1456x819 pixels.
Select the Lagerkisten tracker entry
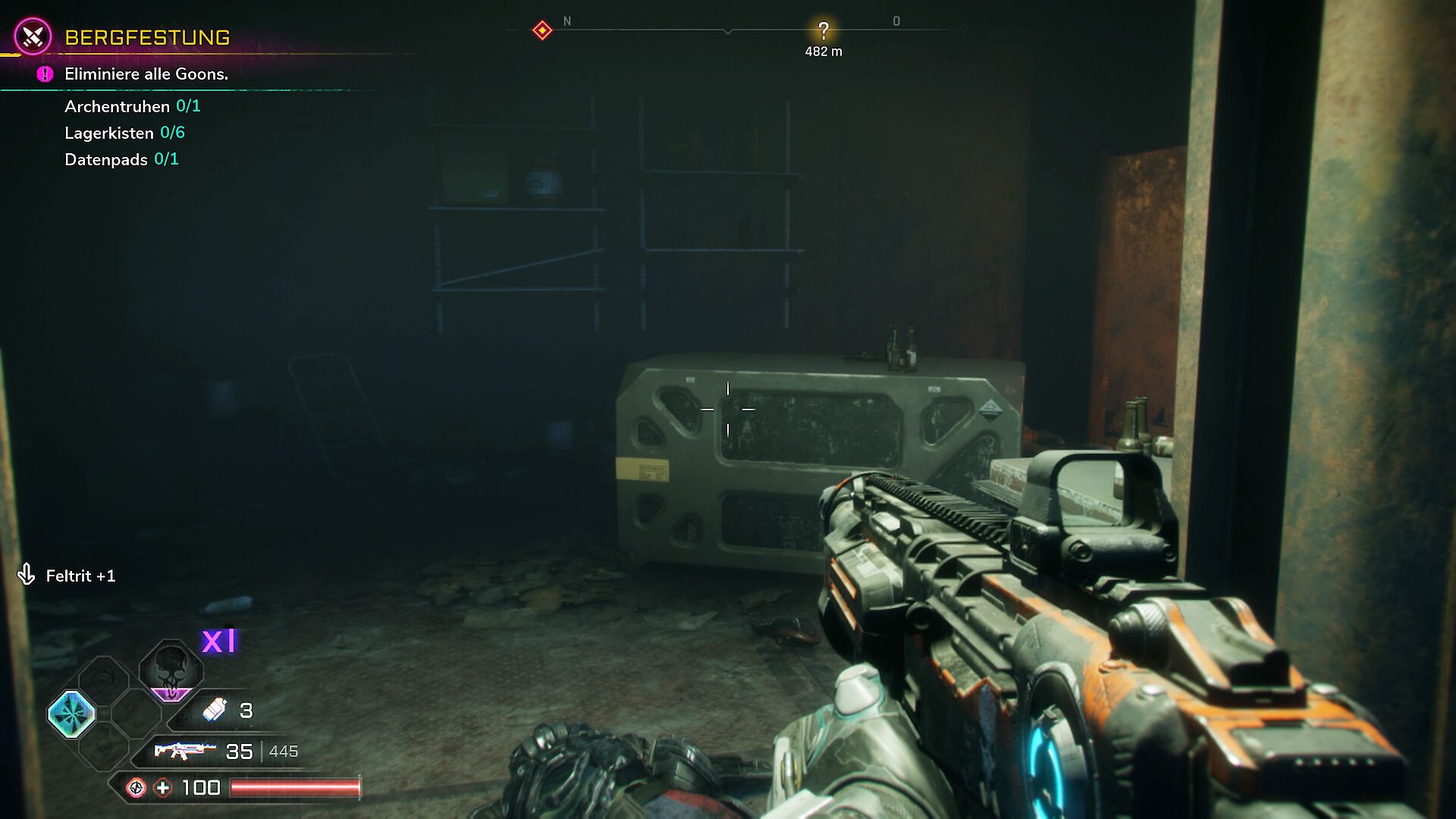tap(124, 133)
